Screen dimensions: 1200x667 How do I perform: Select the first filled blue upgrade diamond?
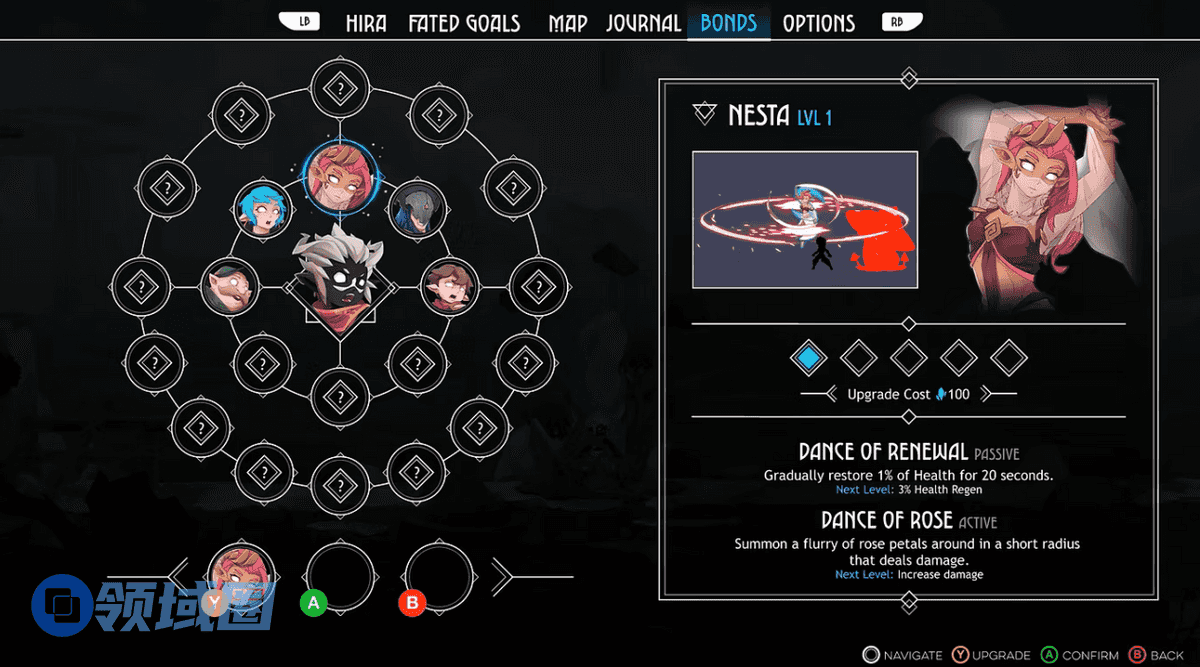click(x=808, y=357)
